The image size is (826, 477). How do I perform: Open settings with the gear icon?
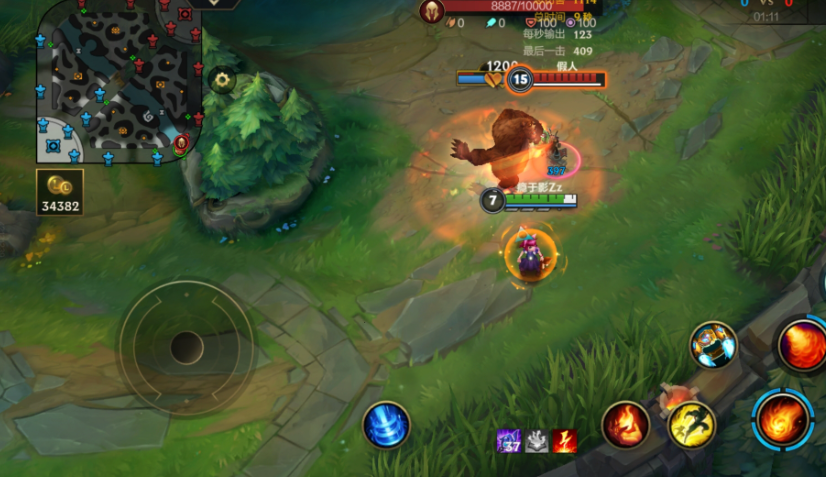pos(222,81)
